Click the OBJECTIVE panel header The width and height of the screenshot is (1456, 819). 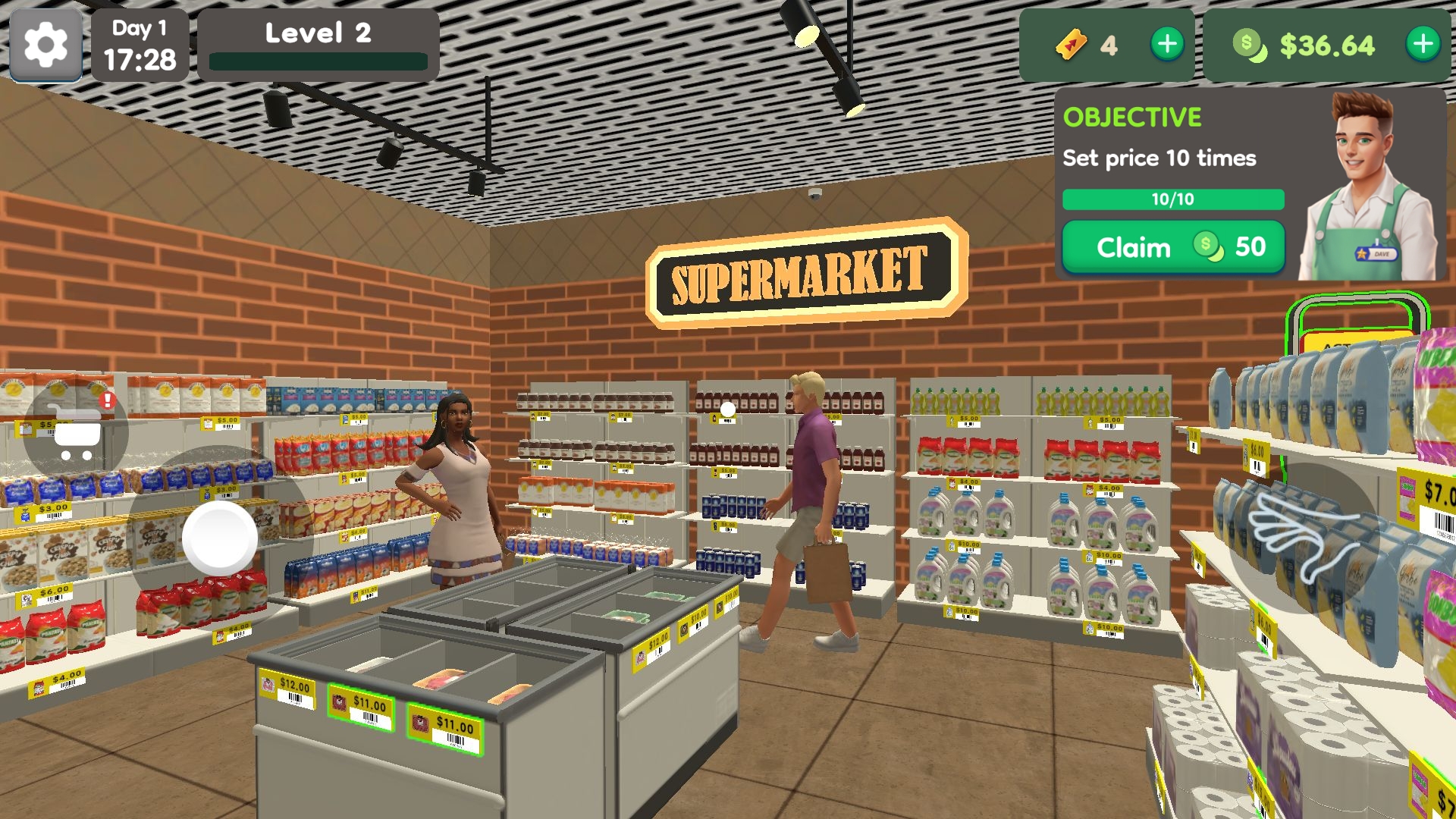[x=1133, y=117]
